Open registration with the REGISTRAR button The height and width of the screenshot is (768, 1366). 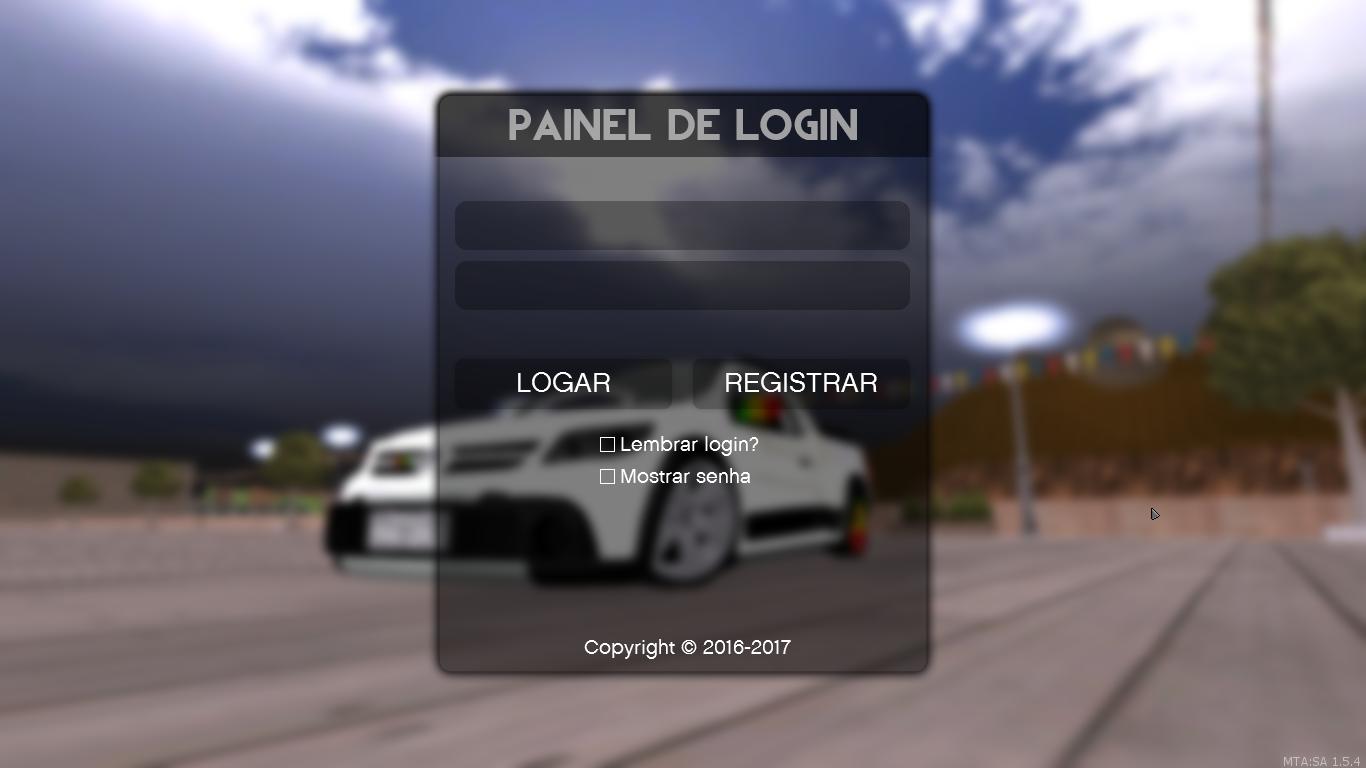pos(801,383)
